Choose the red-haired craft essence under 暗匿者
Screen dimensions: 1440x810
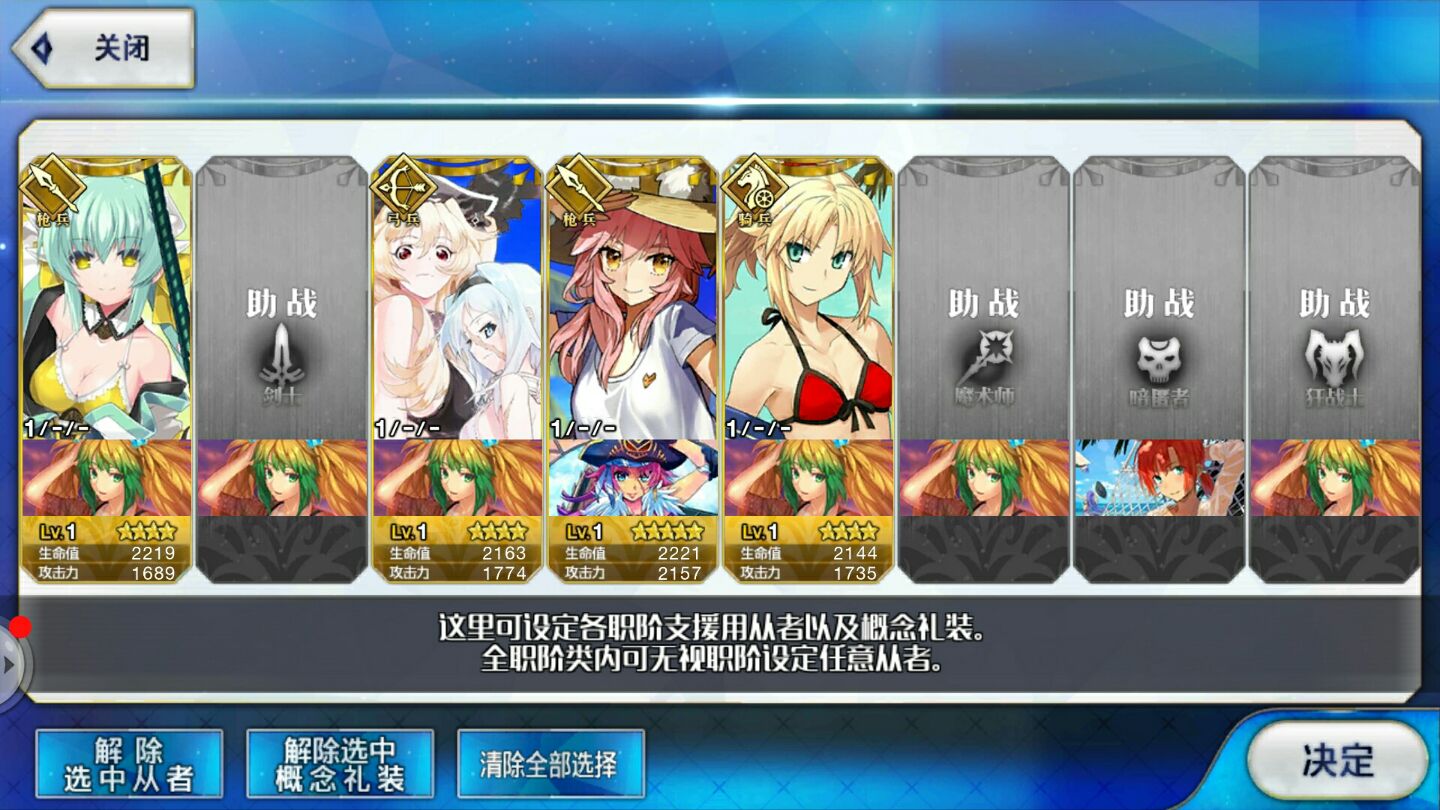[1159, 478]
